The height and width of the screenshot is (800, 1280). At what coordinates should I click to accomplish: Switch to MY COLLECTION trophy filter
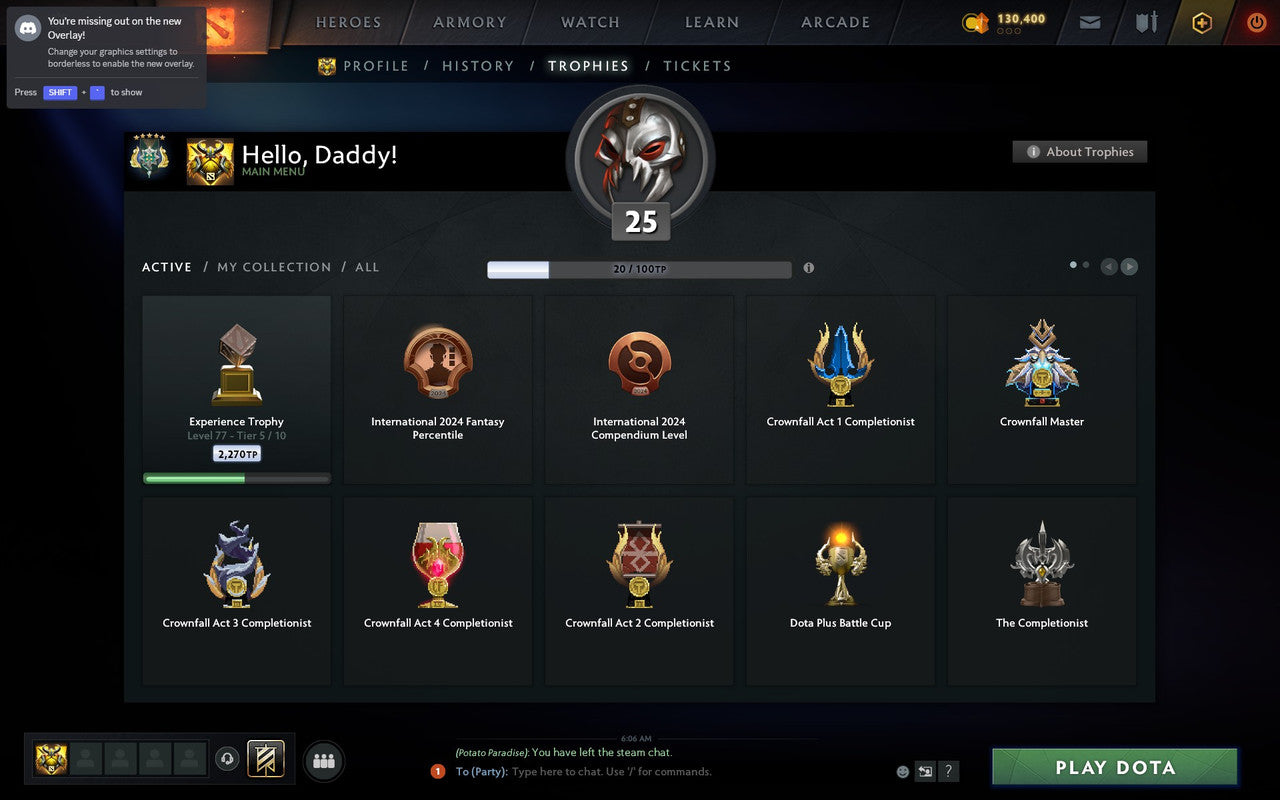[274, 267]
